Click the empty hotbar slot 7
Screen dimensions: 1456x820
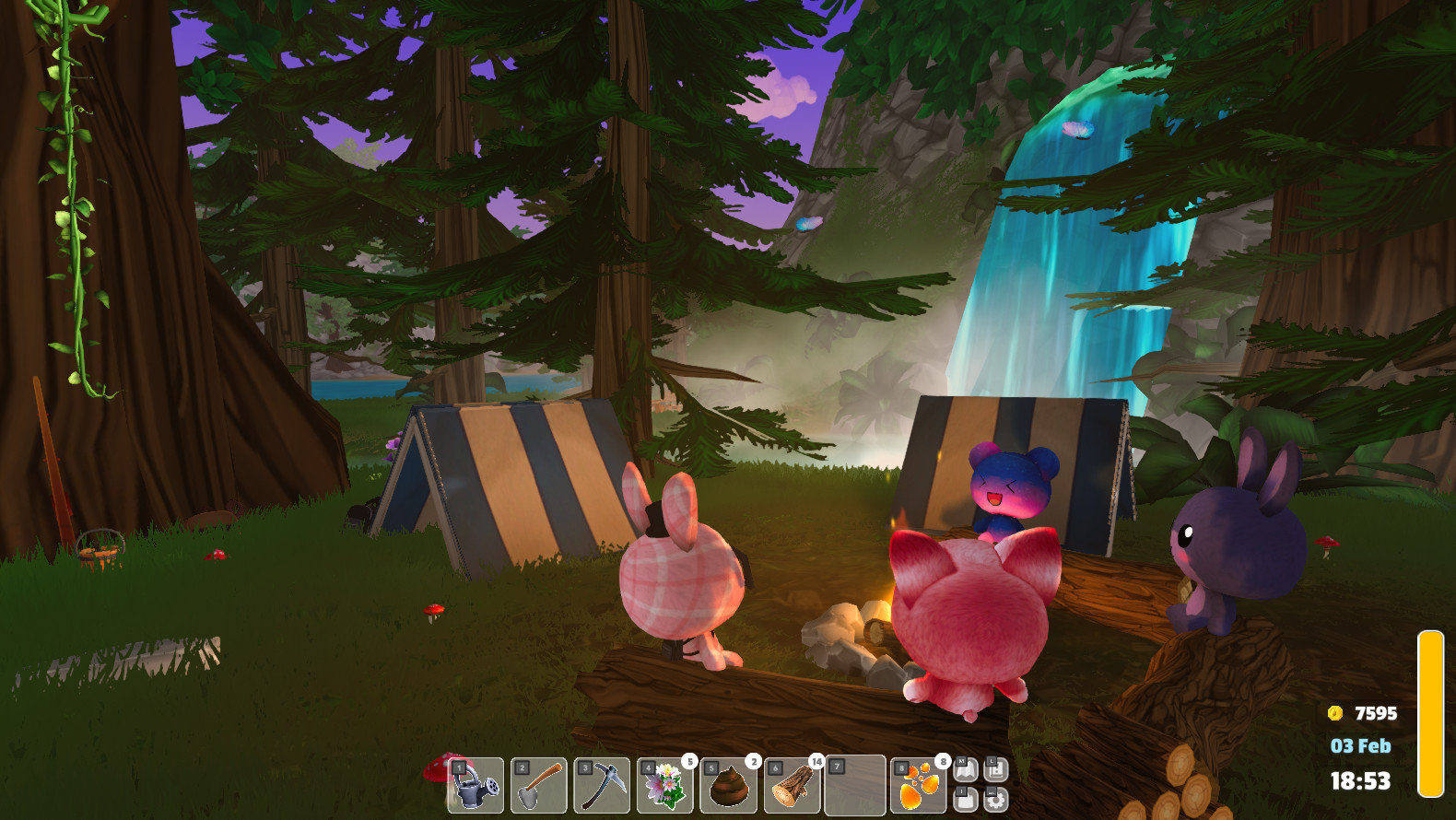pos(855,786)
